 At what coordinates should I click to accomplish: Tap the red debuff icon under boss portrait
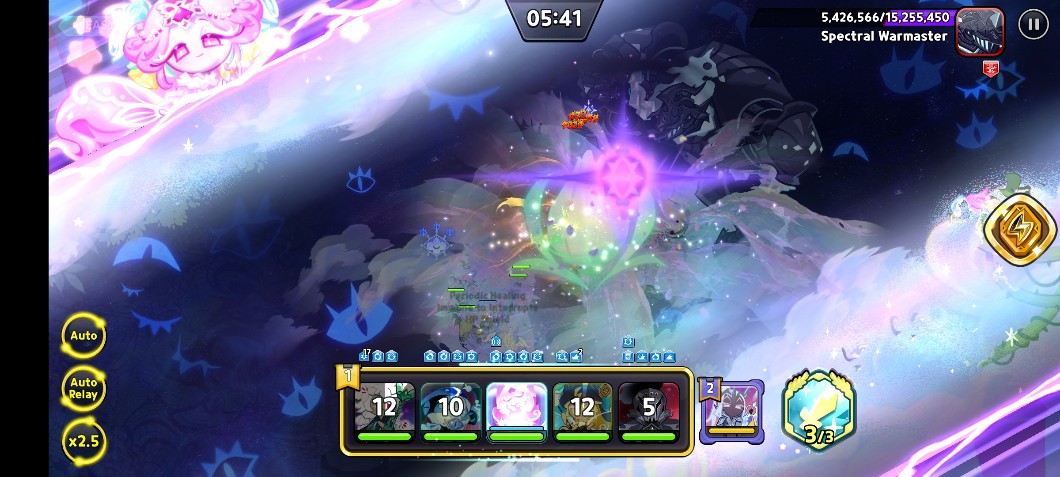[x=991, y=68]
